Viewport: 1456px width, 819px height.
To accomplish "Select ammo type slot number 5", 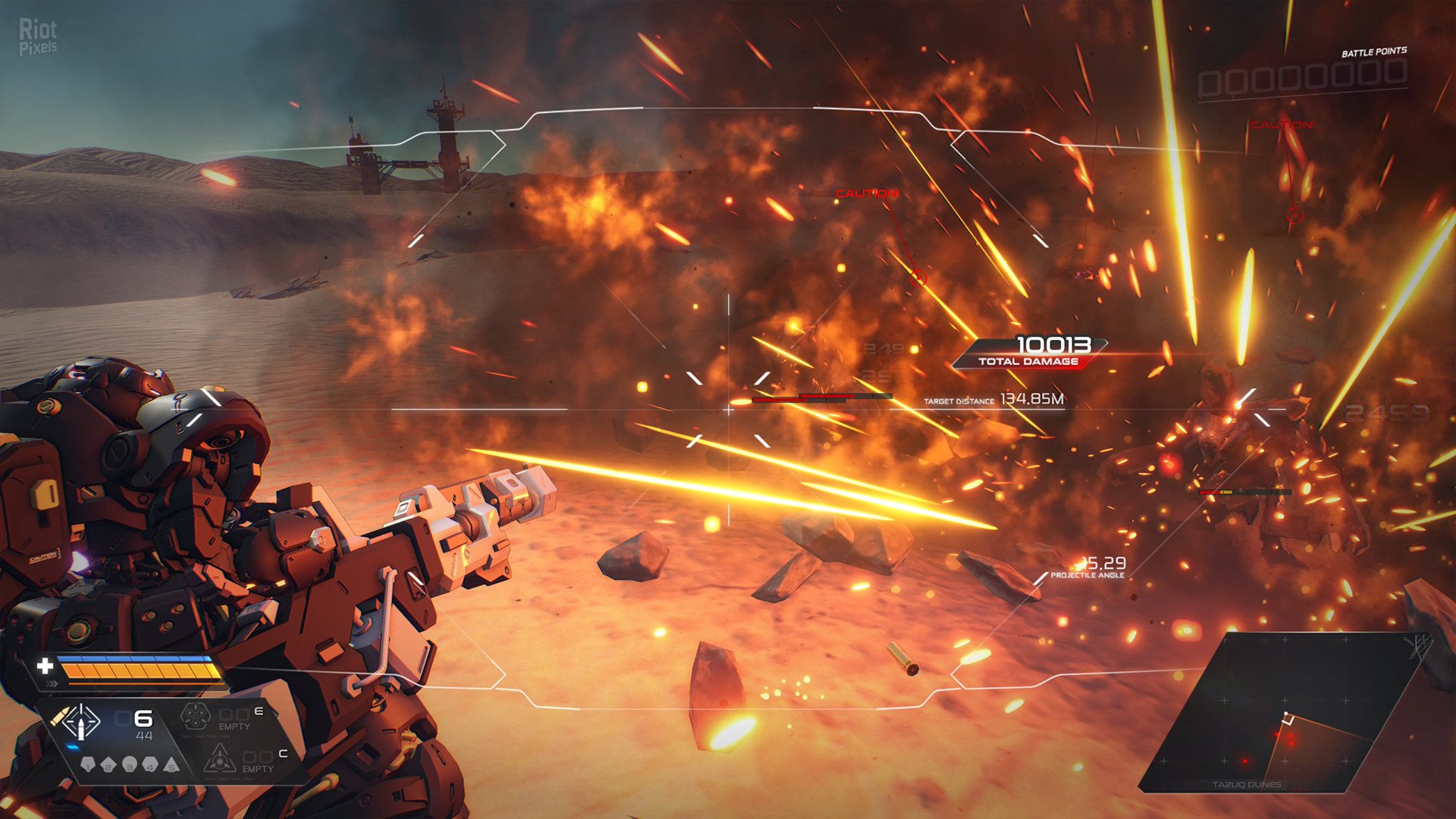I will (x=171, y=764).
